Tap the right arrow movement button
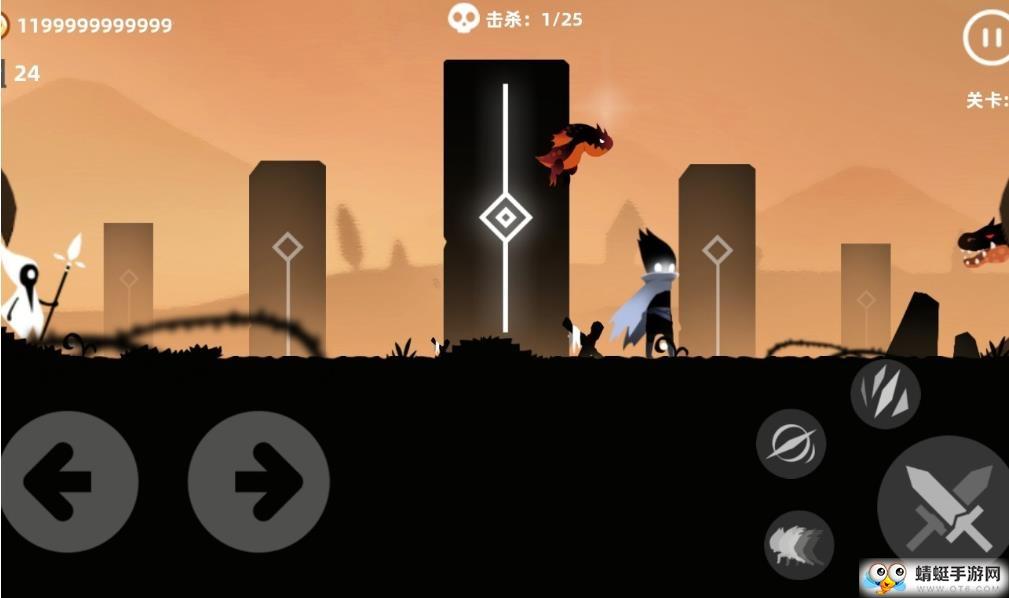This screenshot has height=598, width=1009. coord(258,481)
